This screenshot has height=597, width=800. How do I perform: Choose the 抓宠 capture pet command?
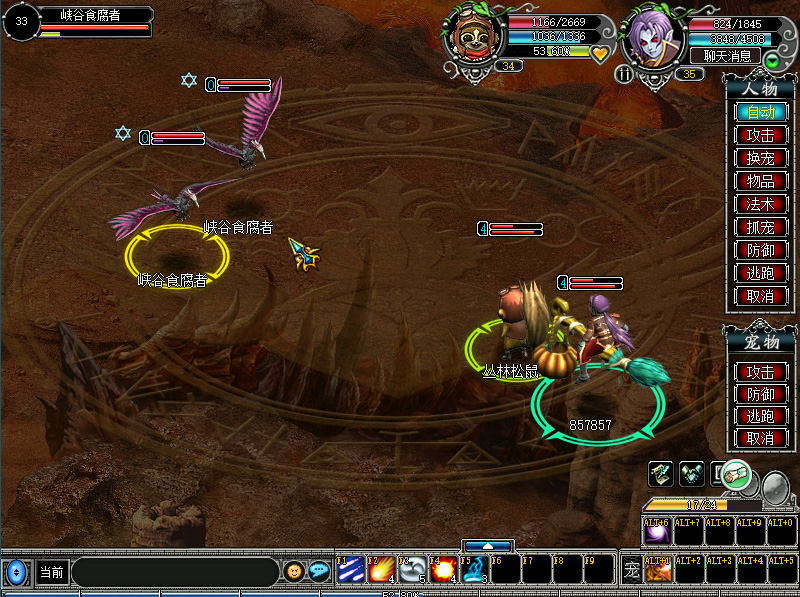pos(761,227)
